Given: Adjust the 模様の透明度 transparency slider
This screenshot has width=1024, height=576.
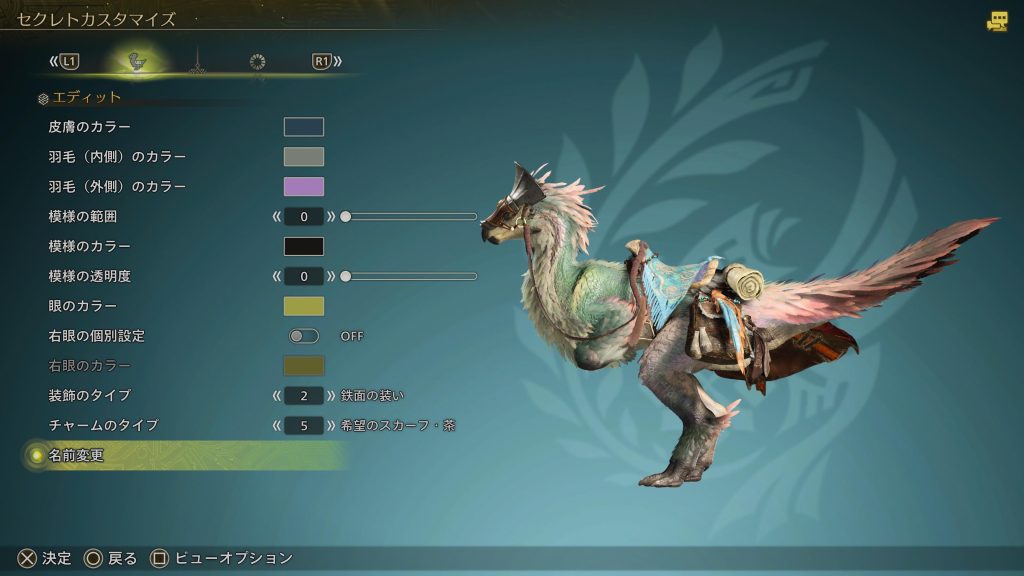Looking at the screenshot, I should pyautogui.click(x=410, y=276).
